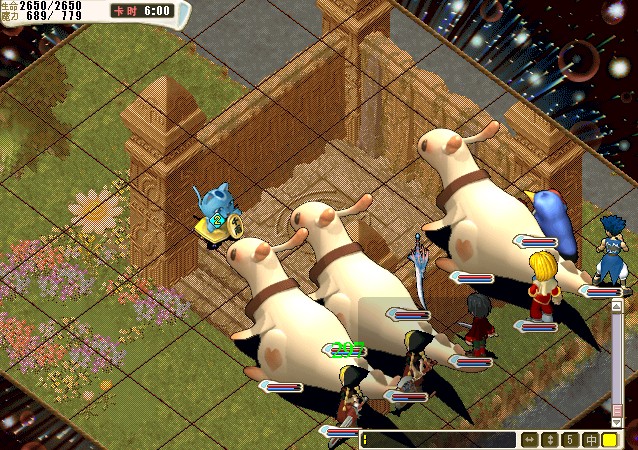Toggle the horizontal arrows chat button
The width and height of the screenshot is (638, 450).
(x=529, y=440)
